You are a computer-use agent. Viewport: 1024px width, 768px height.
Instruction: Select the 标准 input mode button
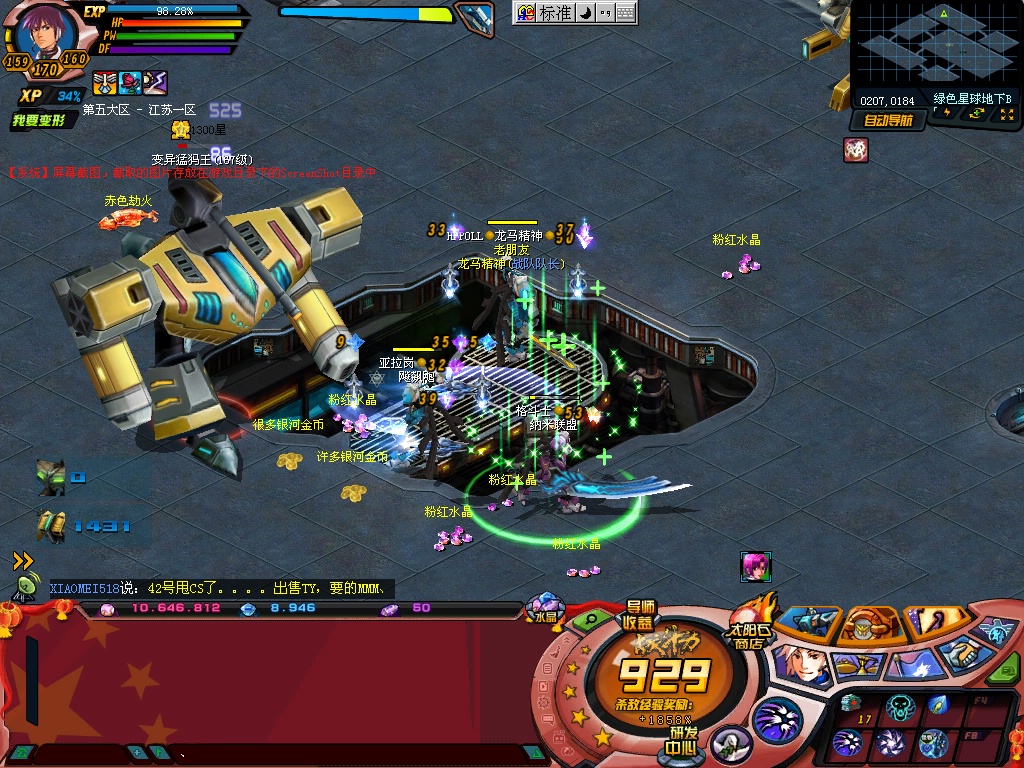coord(554,13)
